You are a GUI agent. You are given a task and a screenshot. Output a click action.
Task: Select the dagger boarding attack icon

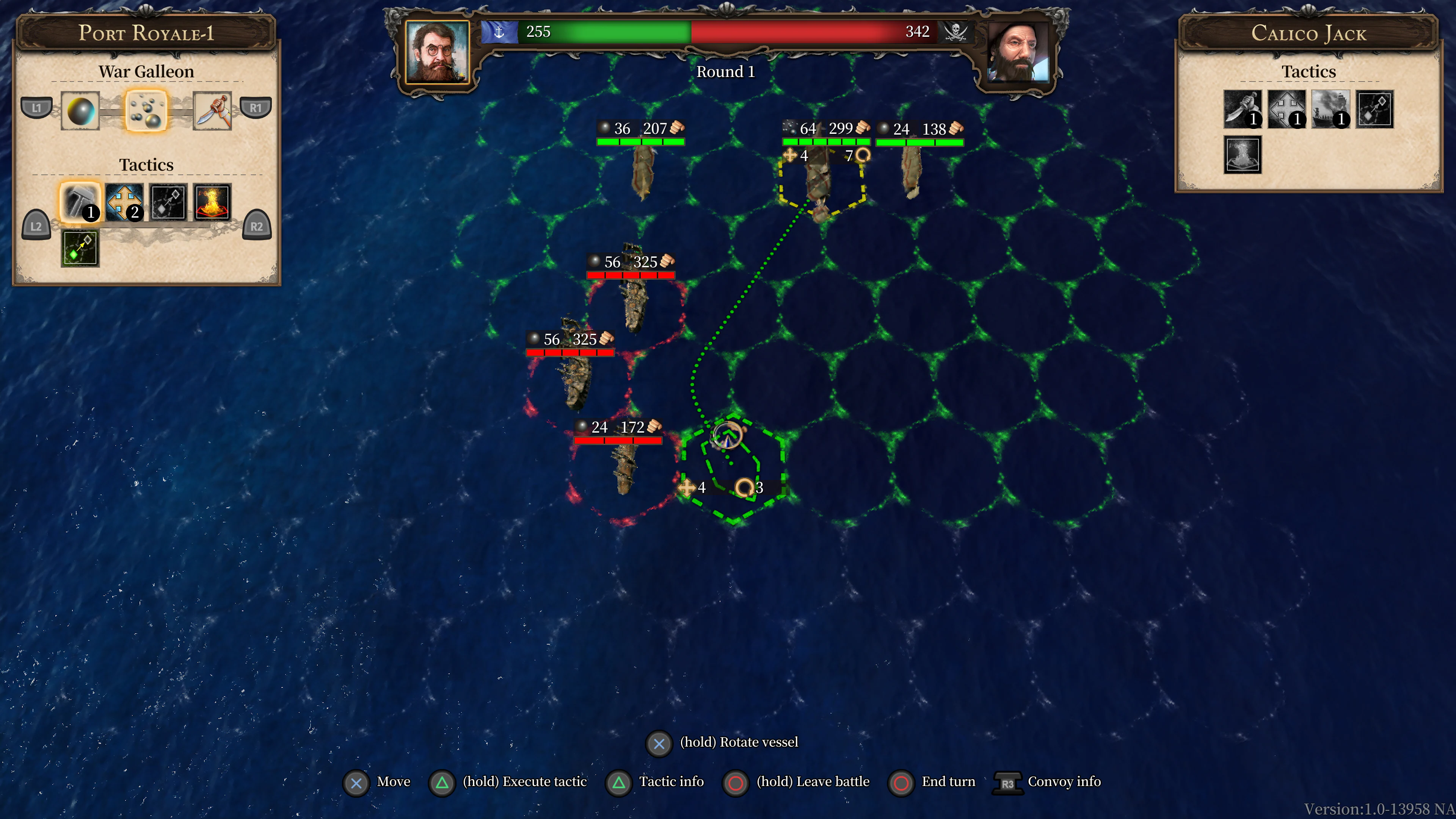coord(212,111)
